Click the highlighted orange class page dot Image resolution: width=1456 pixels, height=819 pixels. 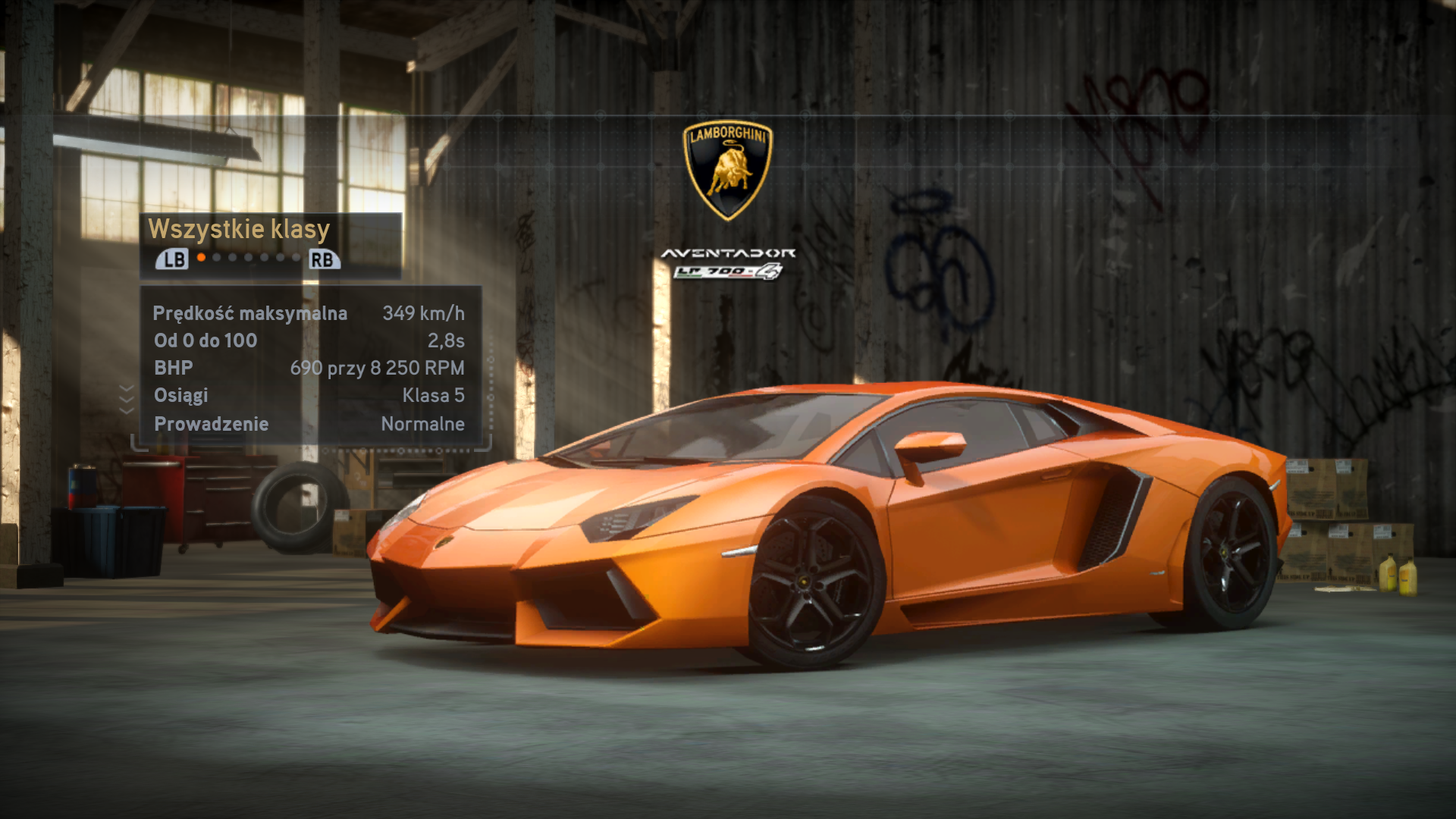click(x=201, y=258)
